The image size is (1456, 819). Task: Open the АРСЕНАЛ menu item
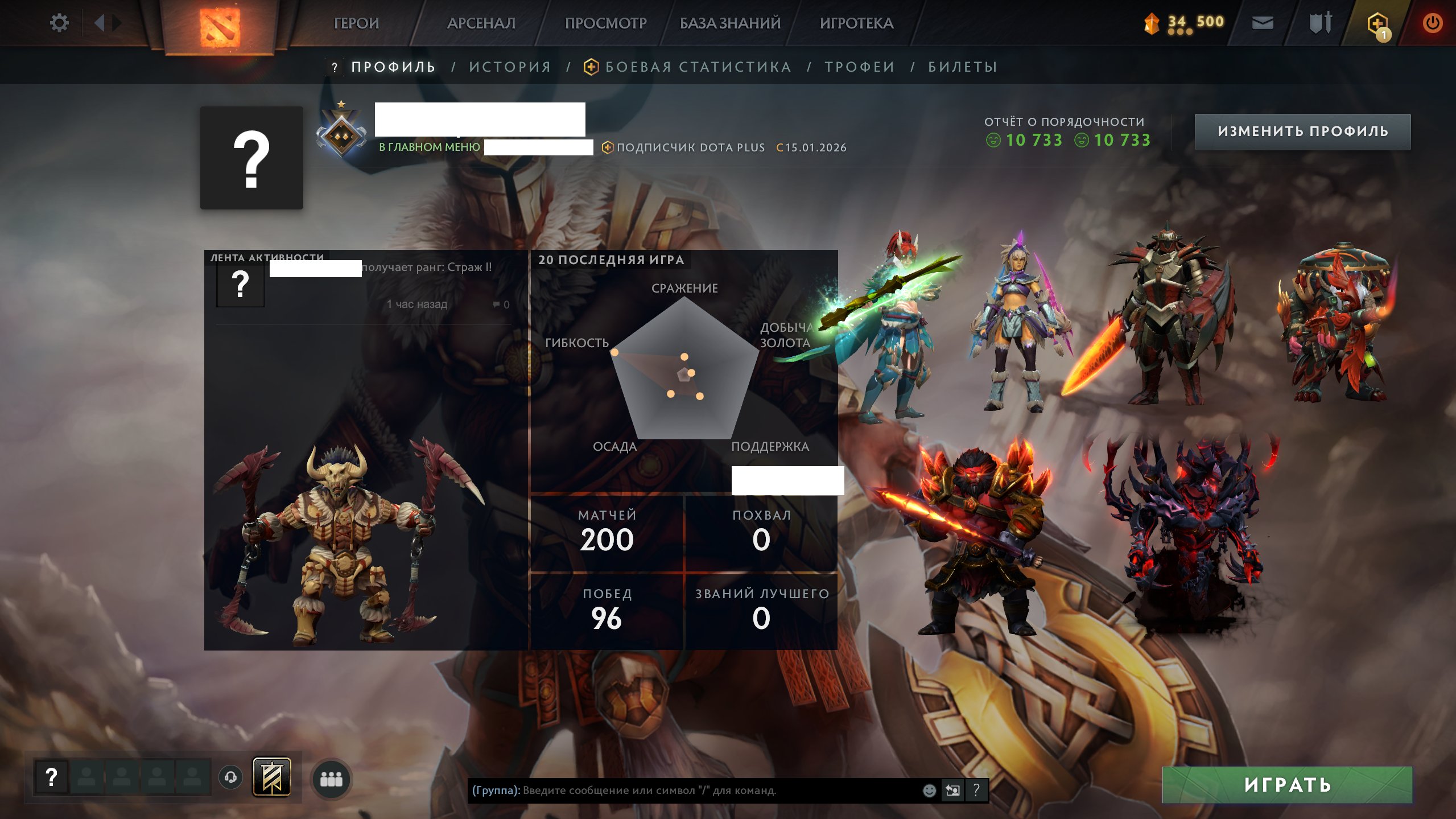pos(481,23)
